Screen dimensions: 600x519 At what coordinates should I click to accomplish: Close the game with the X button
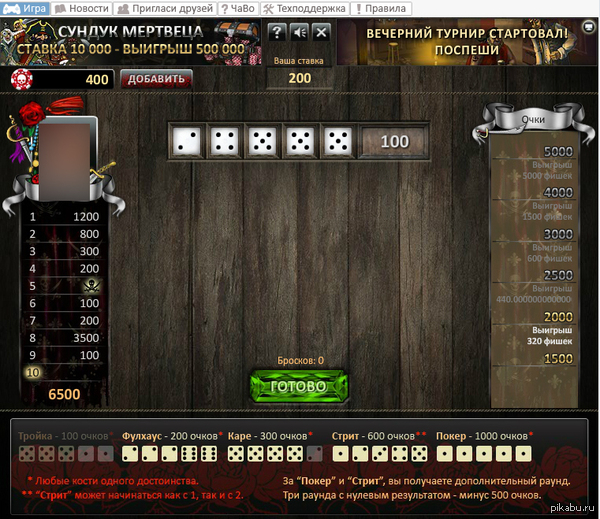(x=321, y=32)
